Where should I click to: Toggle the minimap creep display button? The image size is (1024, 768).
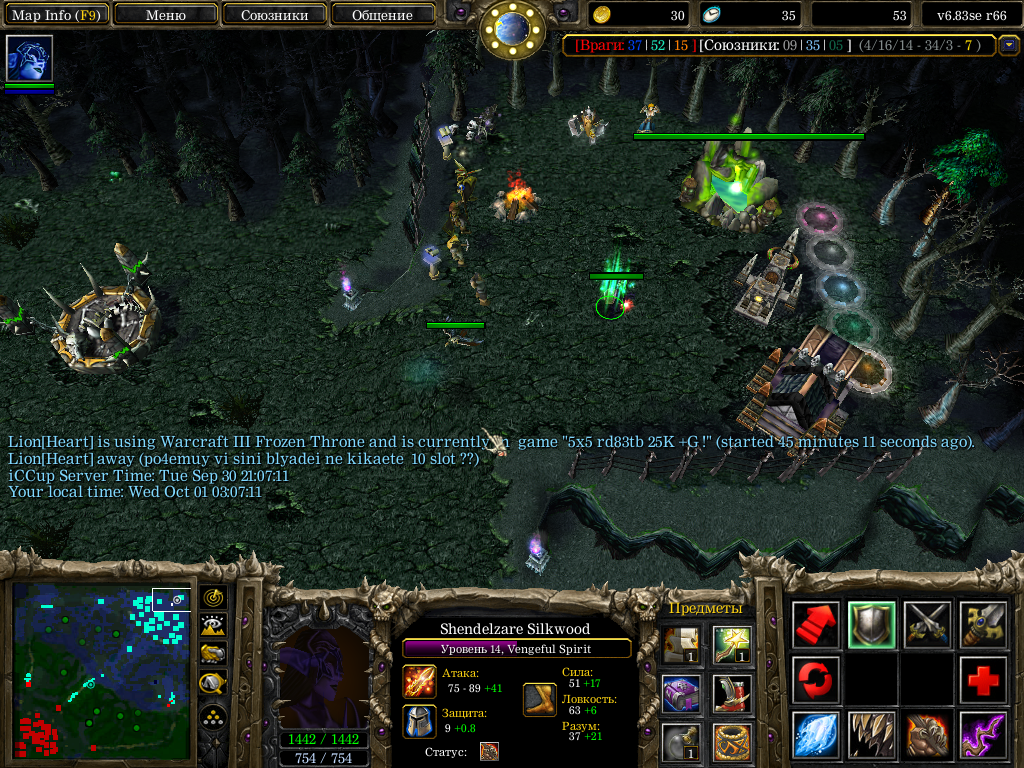click(213, 684)
